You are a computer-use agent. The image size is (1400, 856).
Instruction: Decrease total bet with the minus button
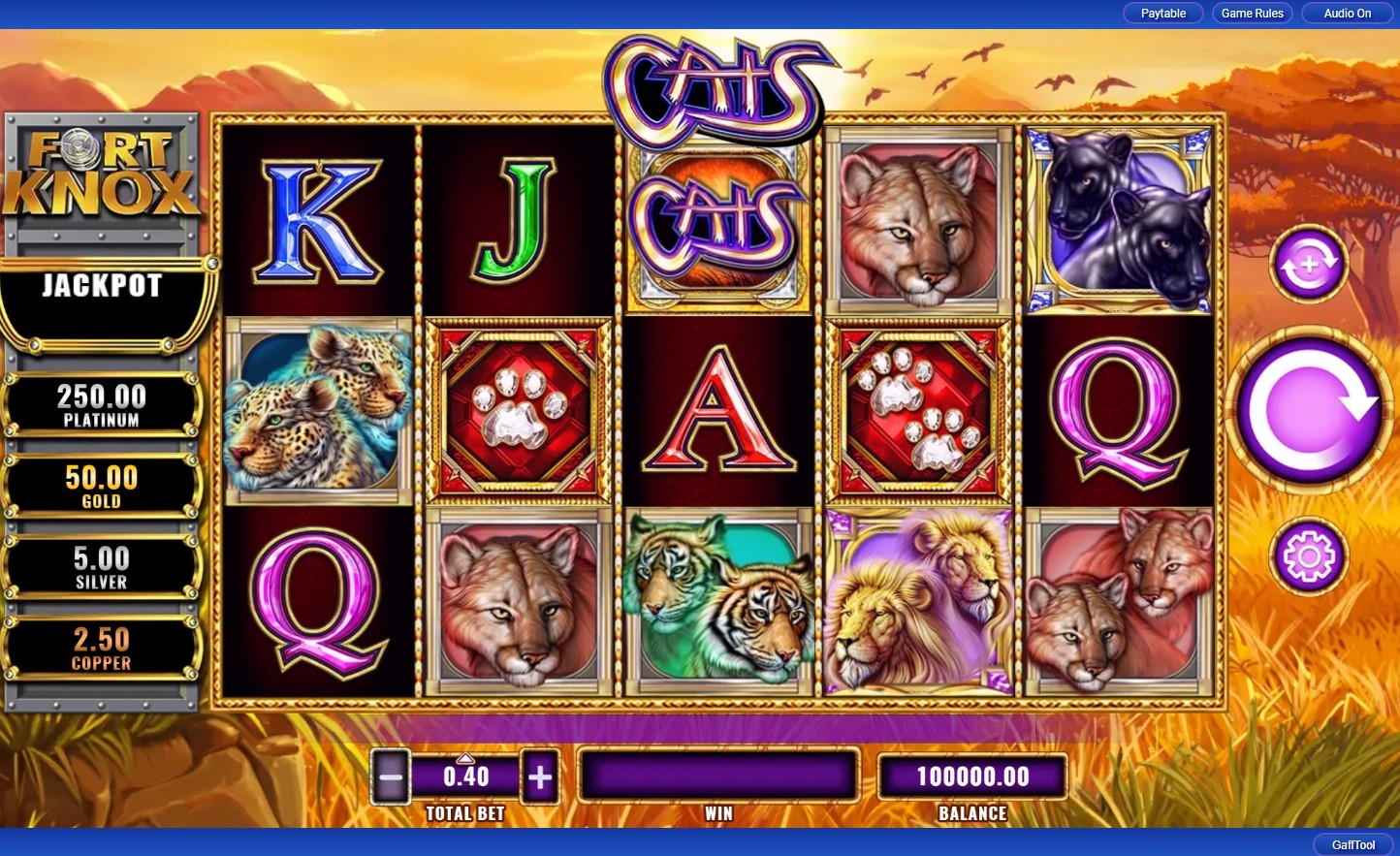(391, 777)
